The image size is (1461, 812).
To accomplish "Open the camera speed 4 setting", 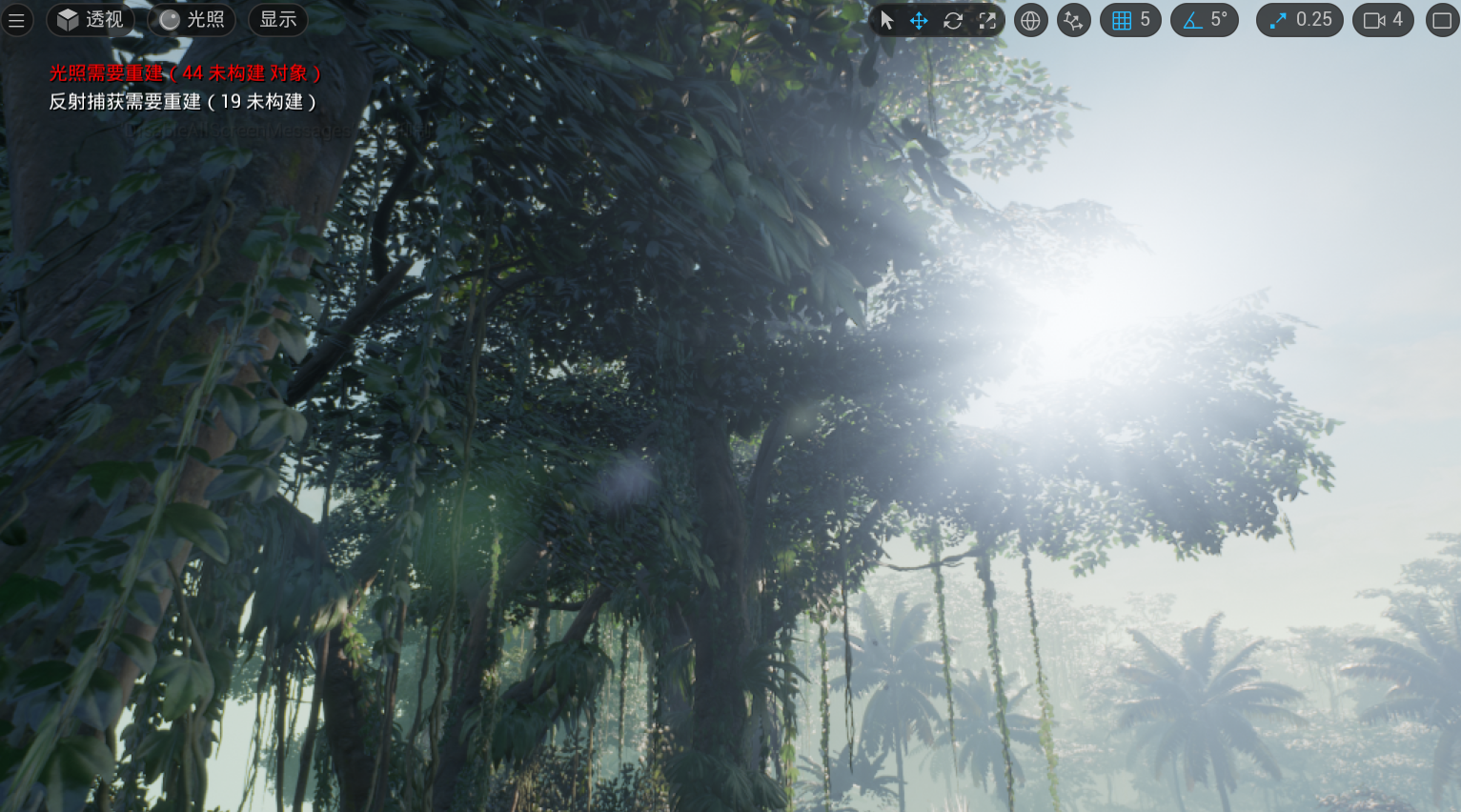I will coord(1383,20).
